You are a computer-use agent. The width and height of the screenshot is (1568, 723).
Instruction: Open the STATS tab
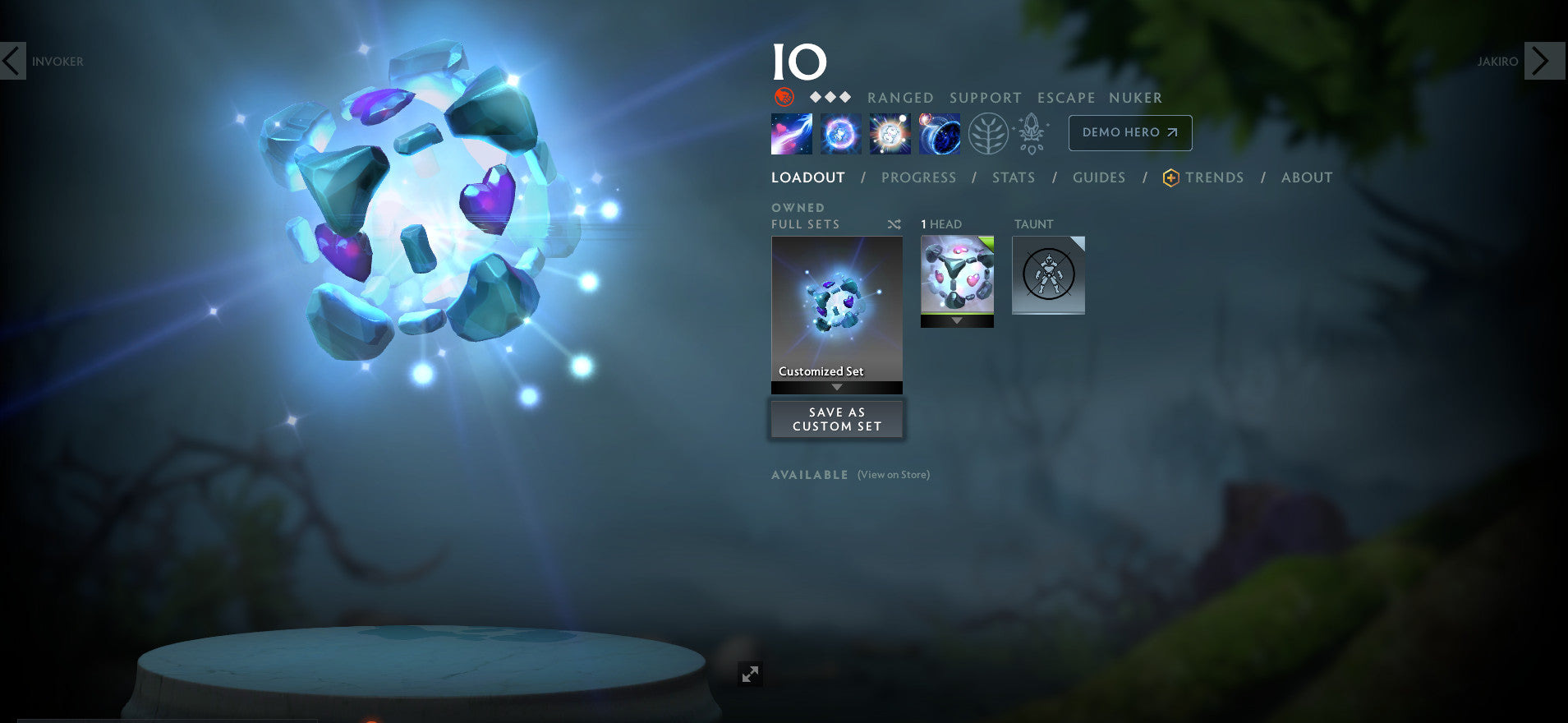point(1013,177)
